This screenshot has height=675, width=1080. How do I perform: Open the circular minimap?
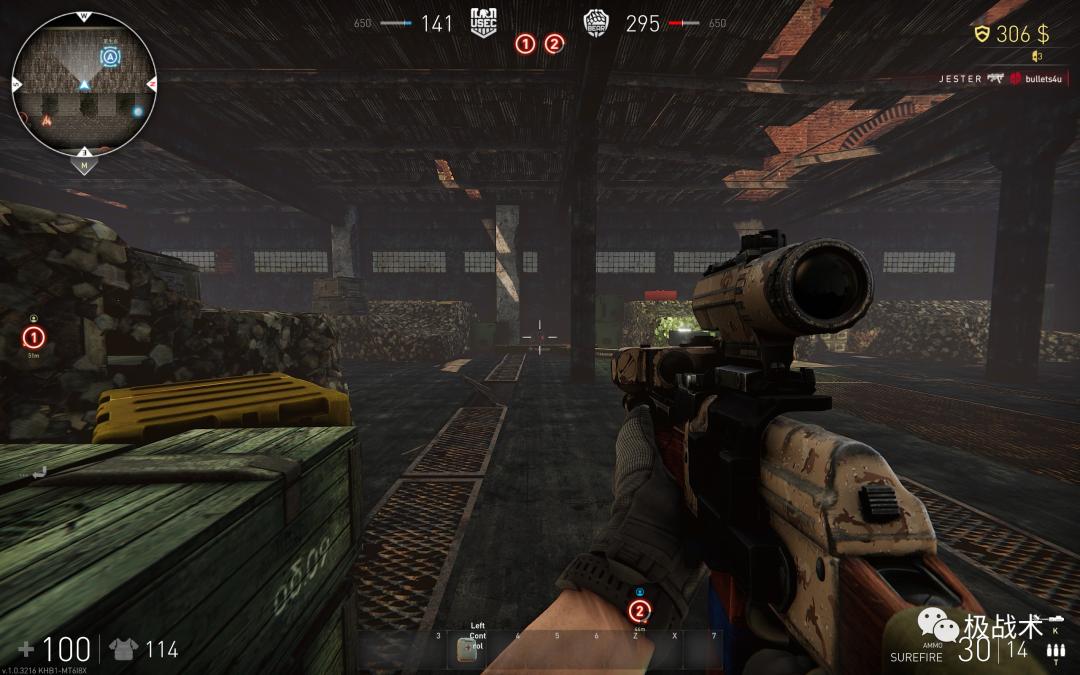coord(84,83)
